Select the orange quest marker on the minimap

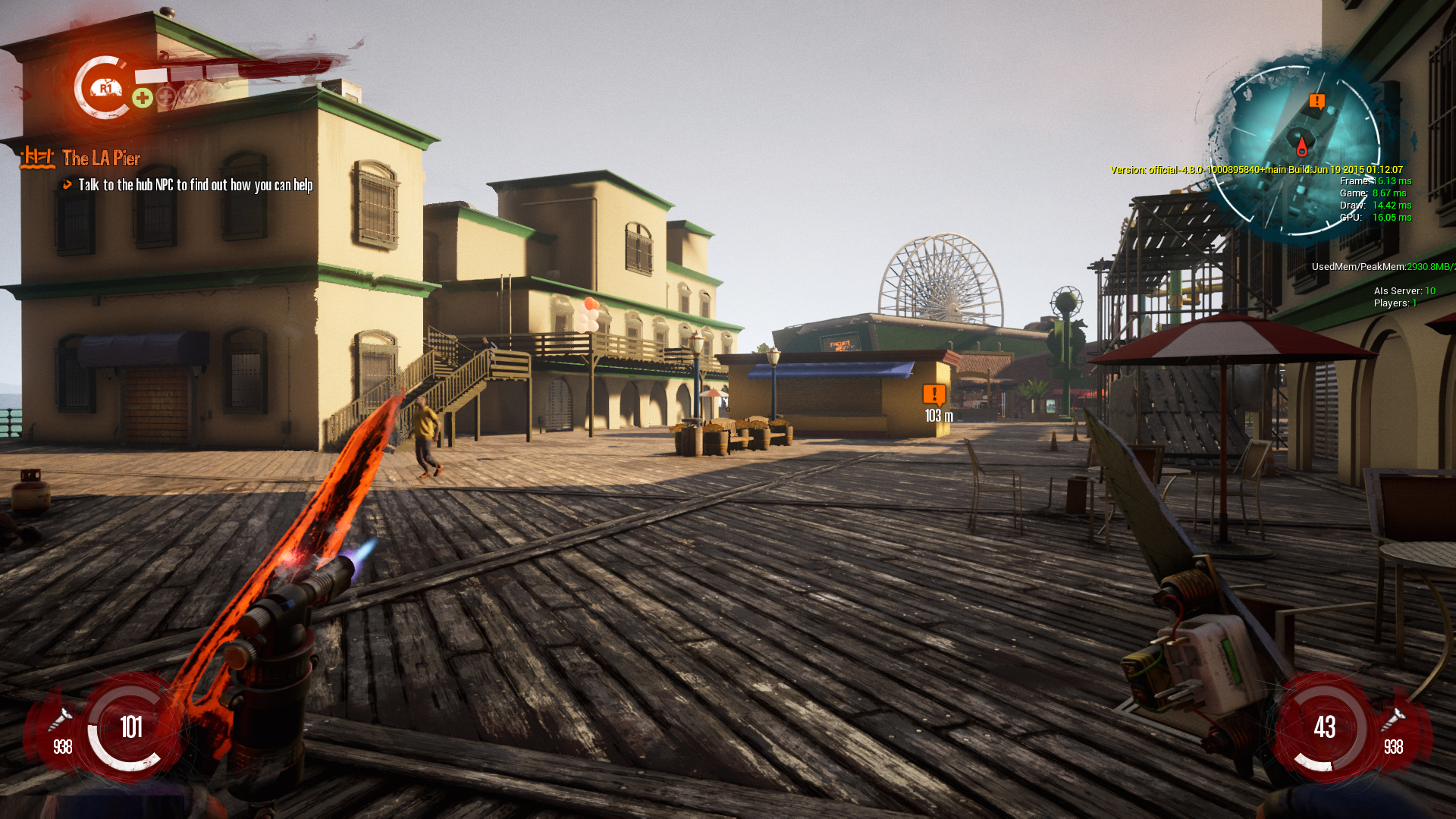coord(1317,101)
